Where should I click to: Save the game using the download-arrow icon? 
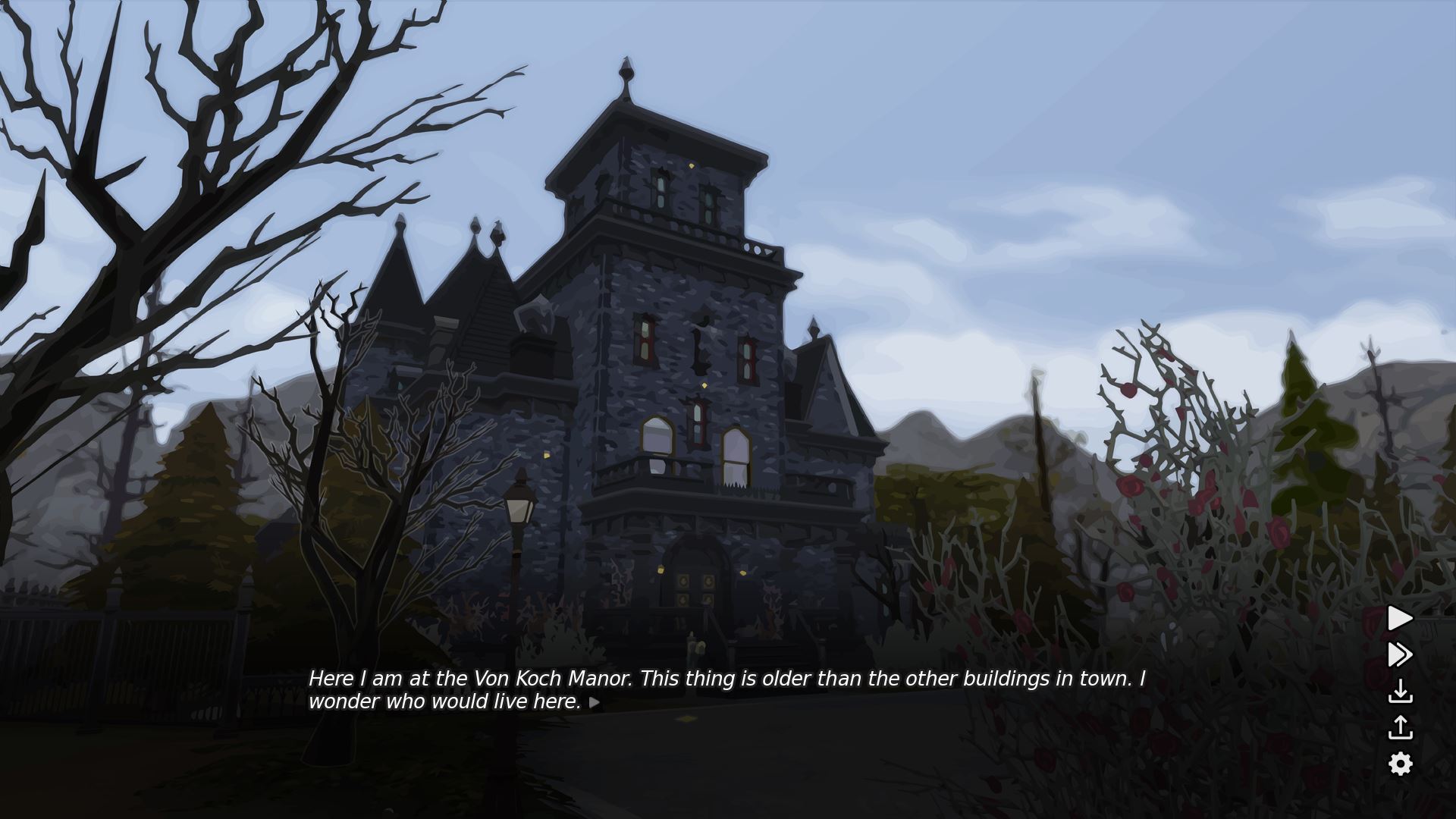[x=1400, y=691]
